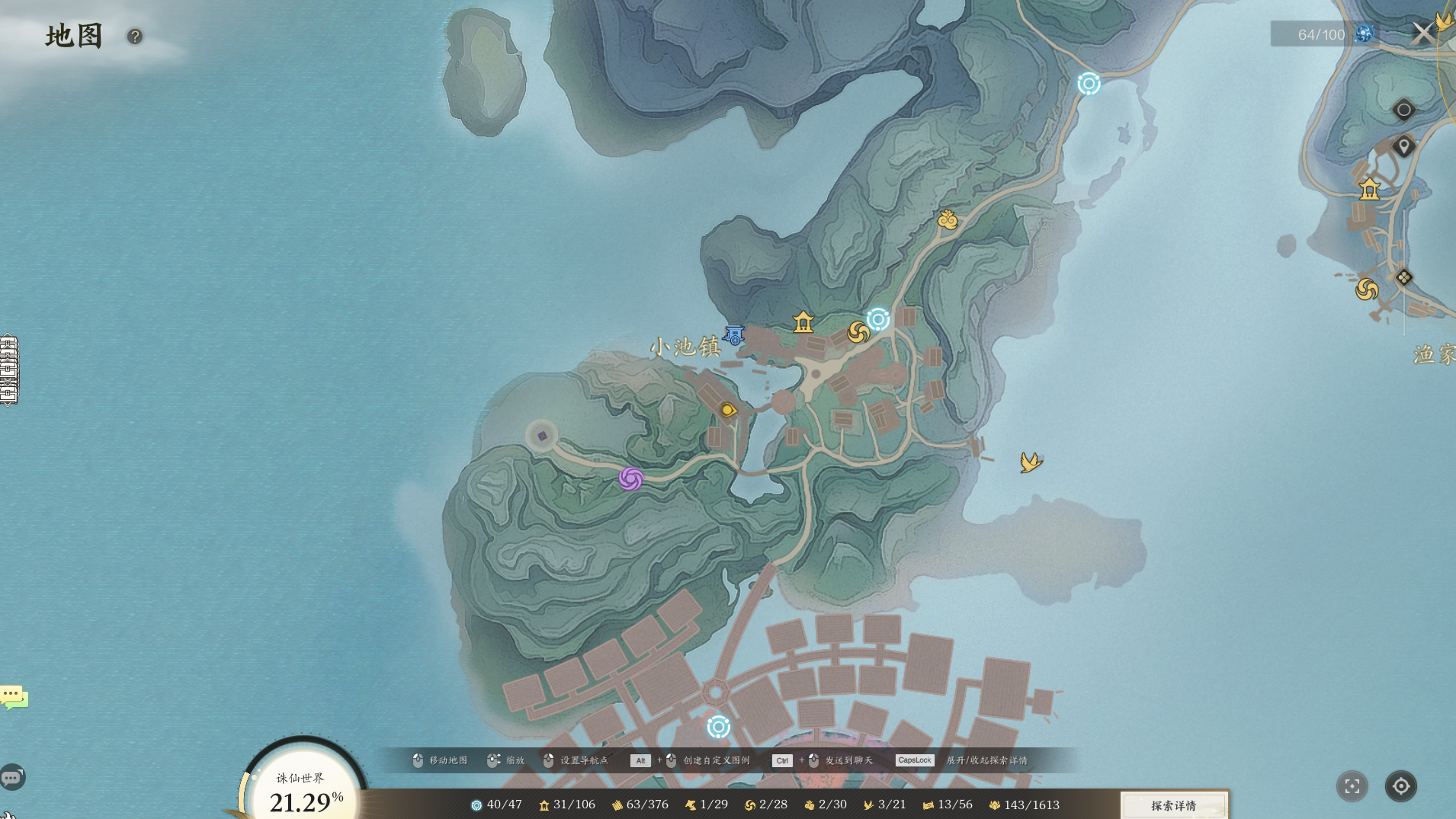Open the yellow speech bubble chat icon

14,696
